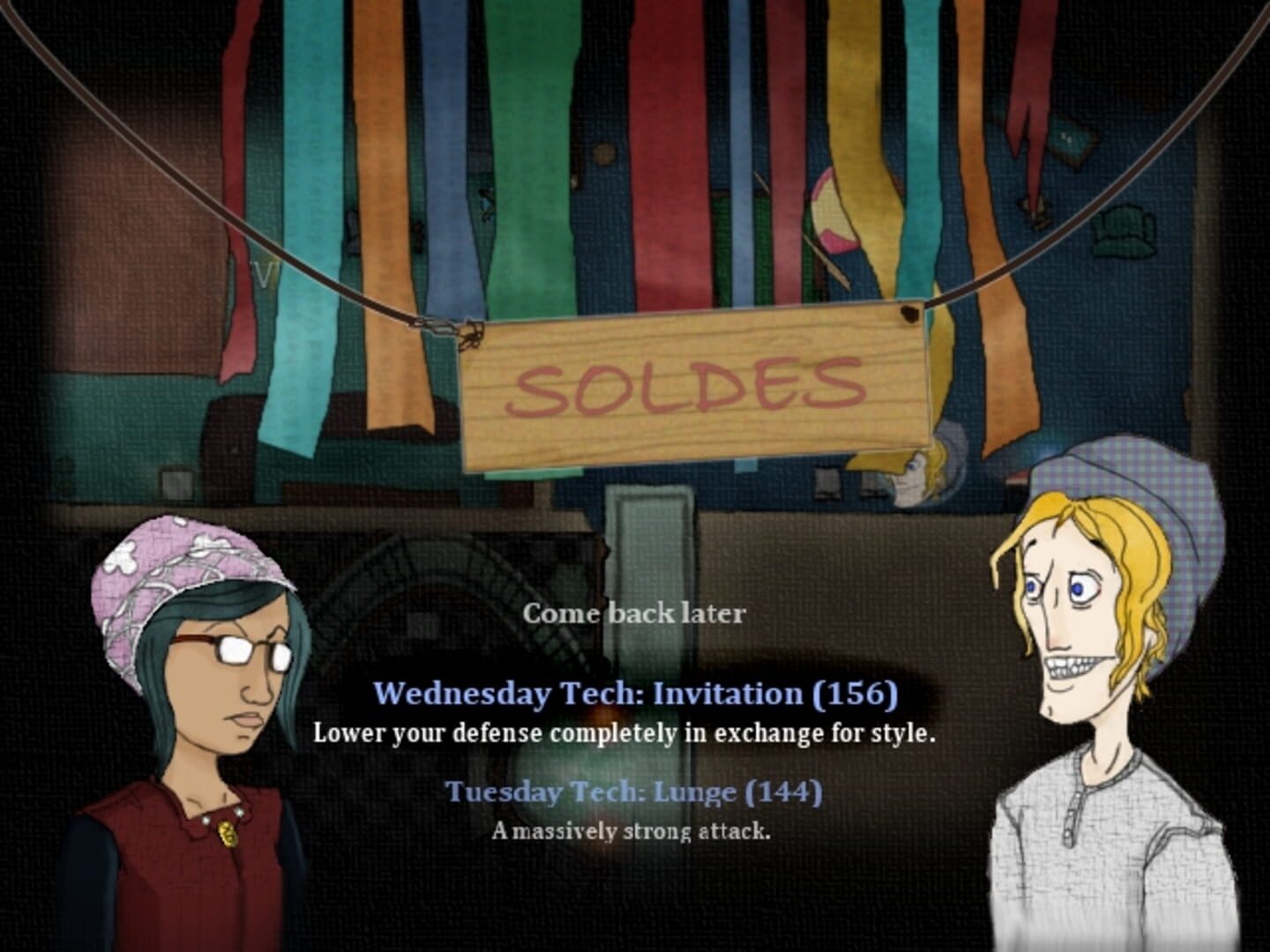Select the "Come back later" option
1270x952 pixels.
tap(637, 614)
